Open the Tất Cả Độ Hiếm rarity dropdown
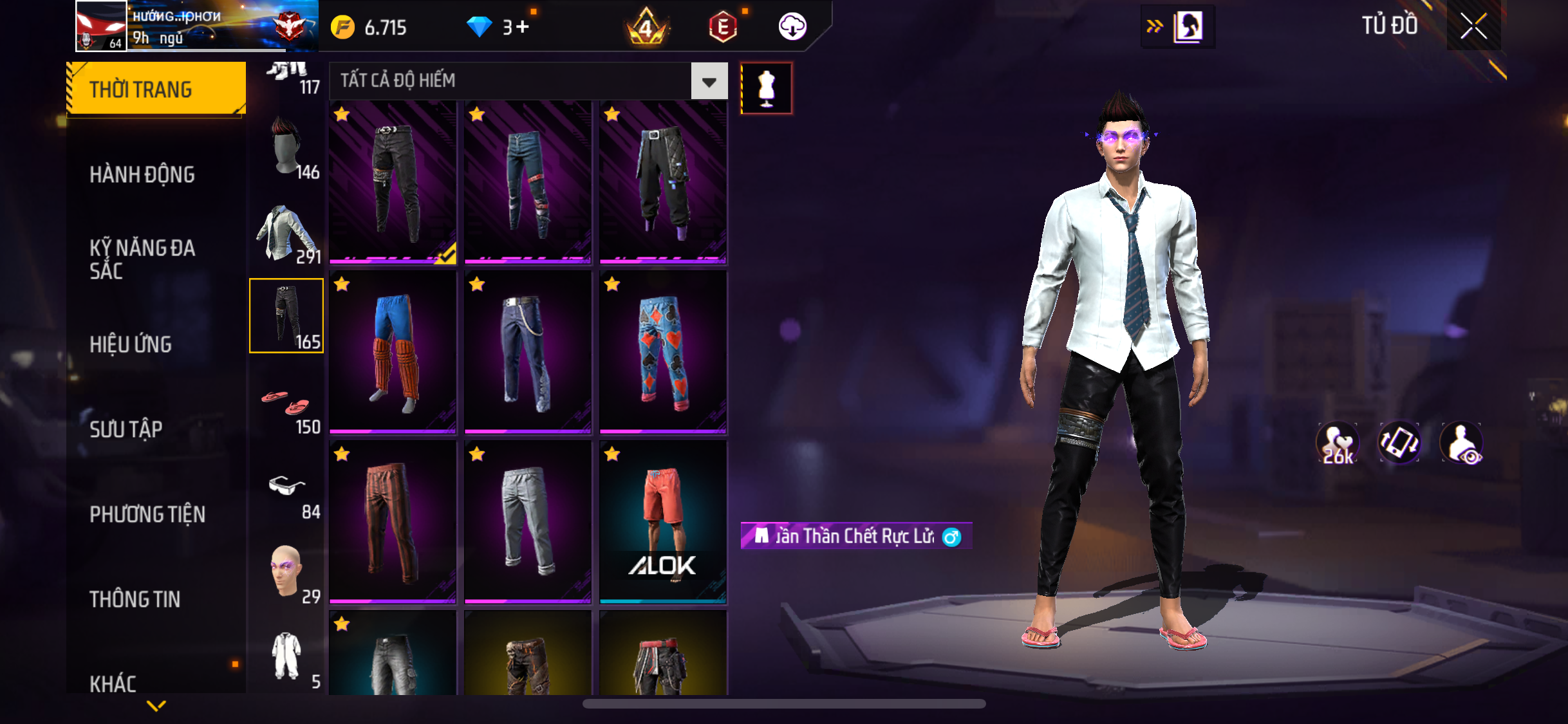1568x724 pixels. [709, 82]
